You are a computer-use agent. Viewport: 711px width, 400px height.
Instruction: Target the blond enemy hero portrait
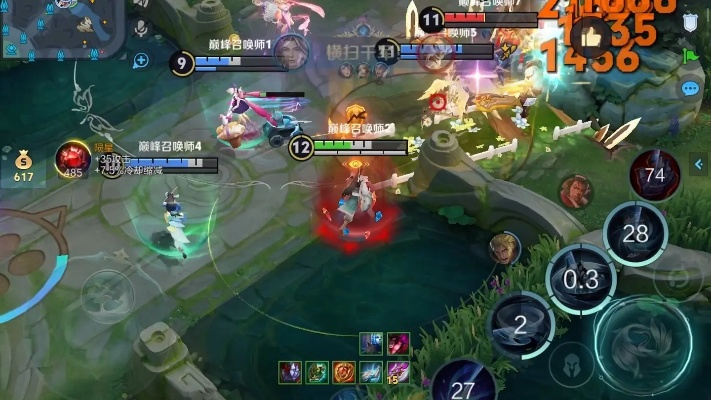(504, 248)
